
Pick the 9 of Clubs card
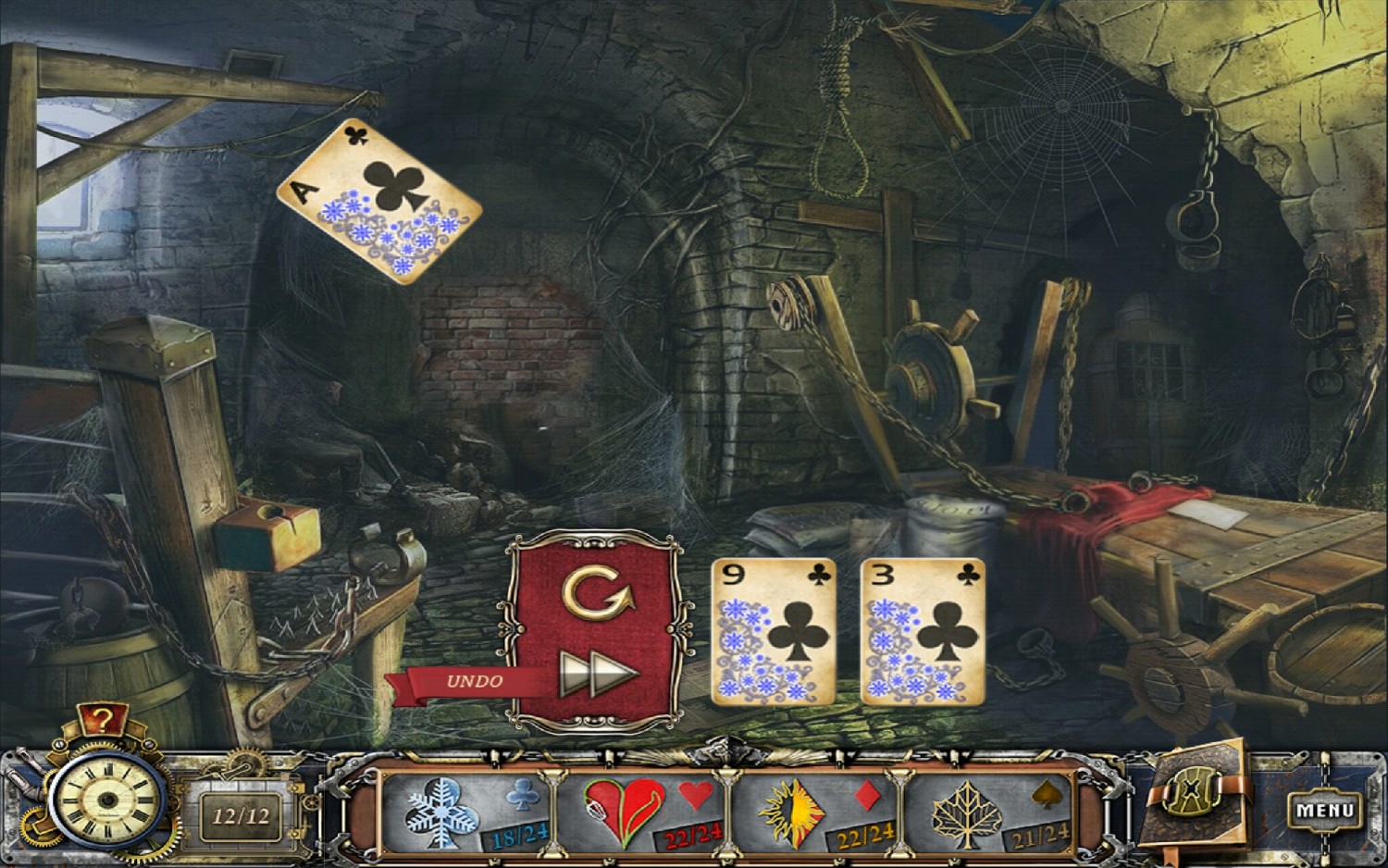(x=775, y=629)
